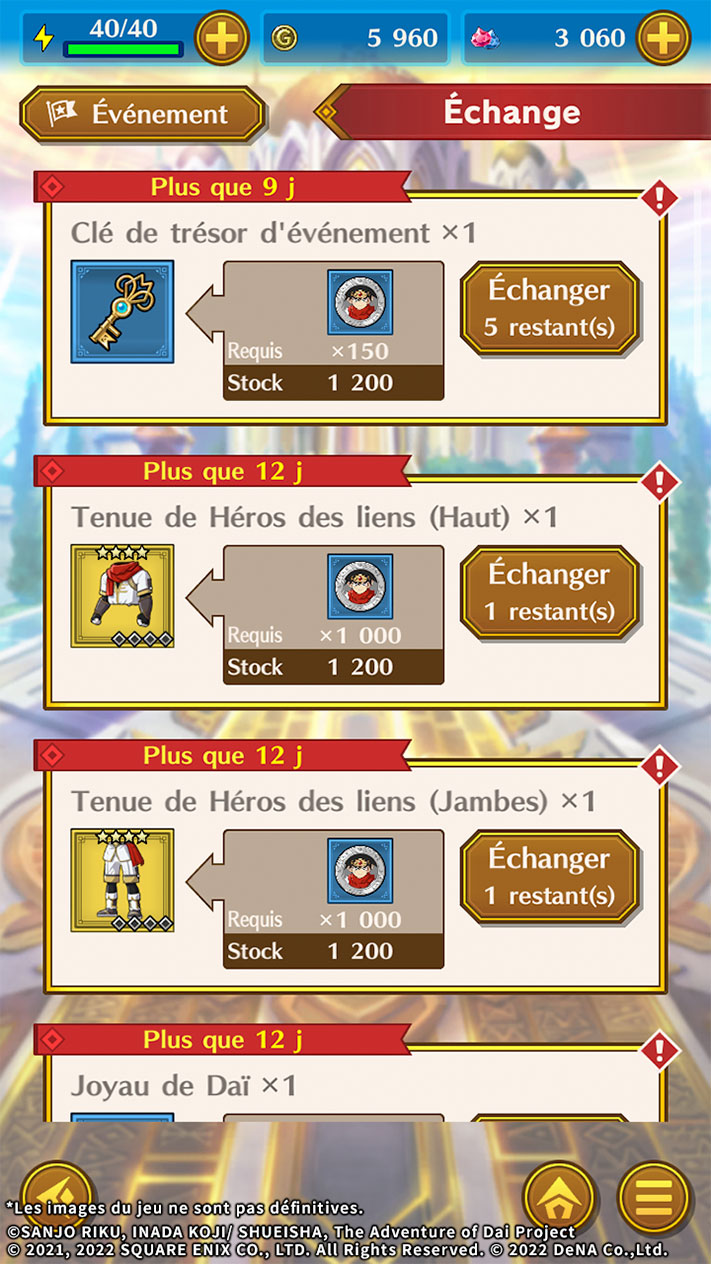Inspect the hero outfit legs item
This screenshot has height=1264, width=711.
(x=122, y=880)
